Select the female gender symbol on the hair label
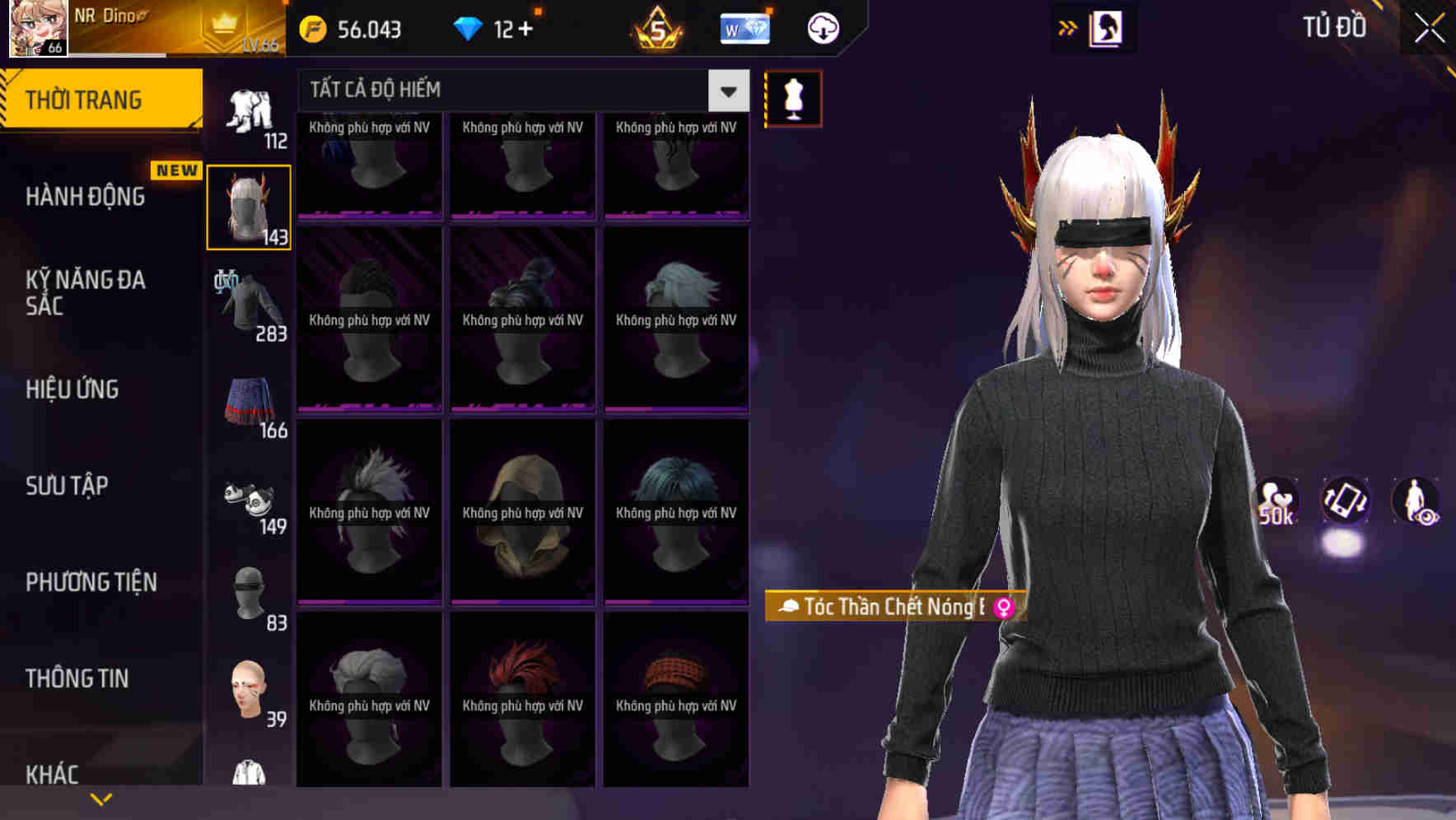This screenshot has width=1456, height=820. (x=1004, y=606)
